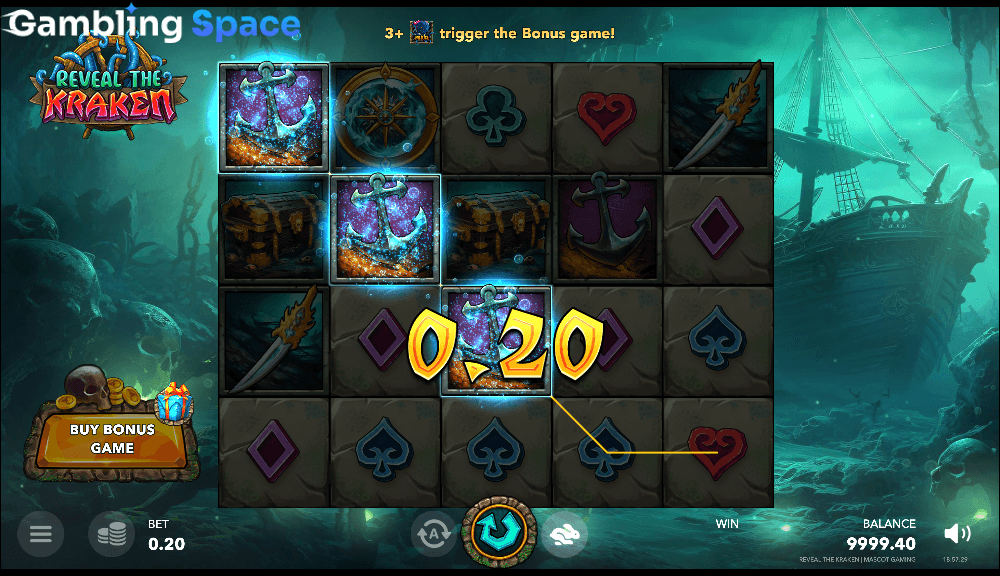Click the Gambling Space logo

coord(150,24)
